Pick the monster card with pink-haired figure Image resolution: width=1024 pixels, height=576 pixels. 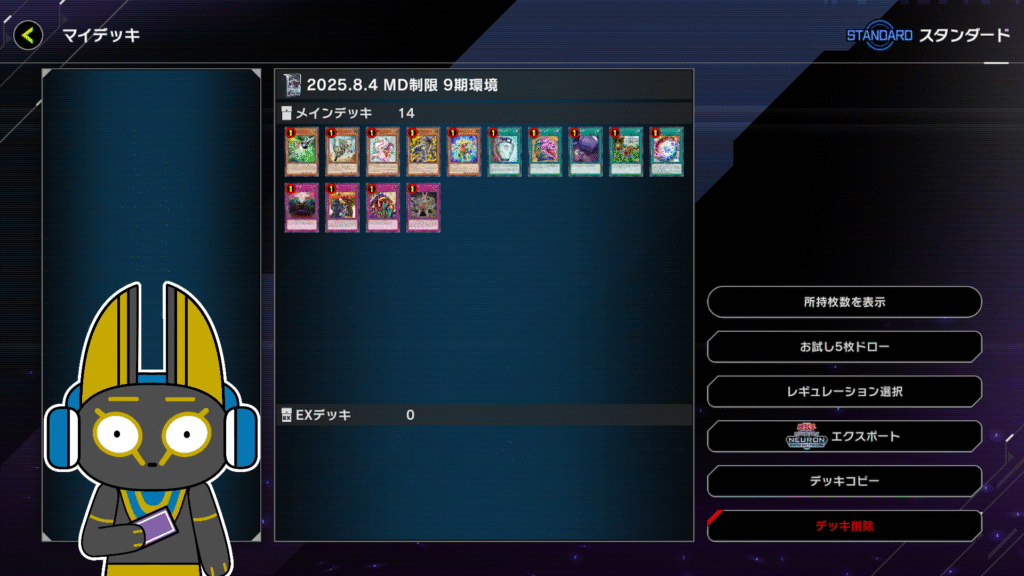382,152
